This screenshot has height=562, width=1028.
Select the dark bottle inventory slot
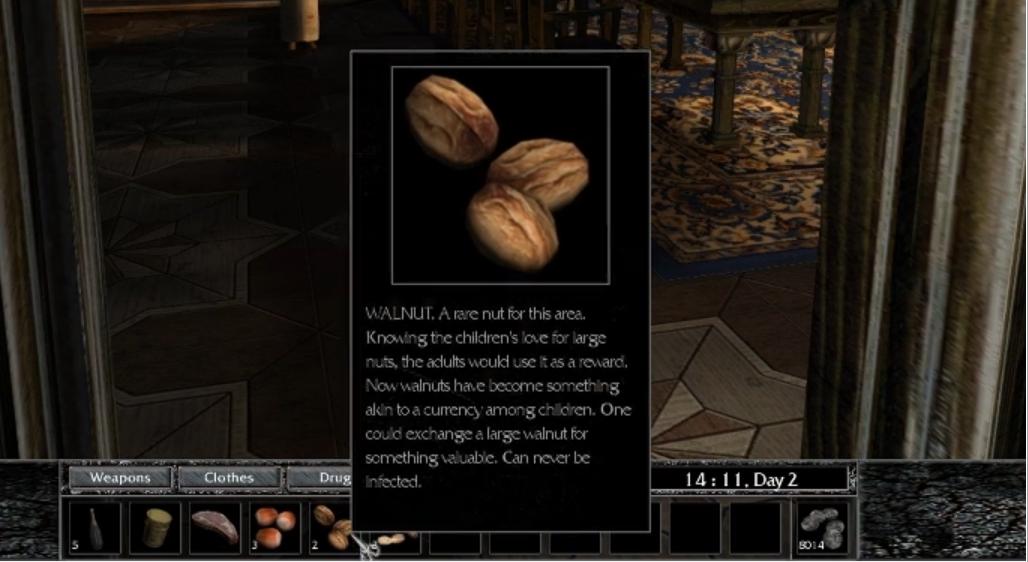click(95, 527)
